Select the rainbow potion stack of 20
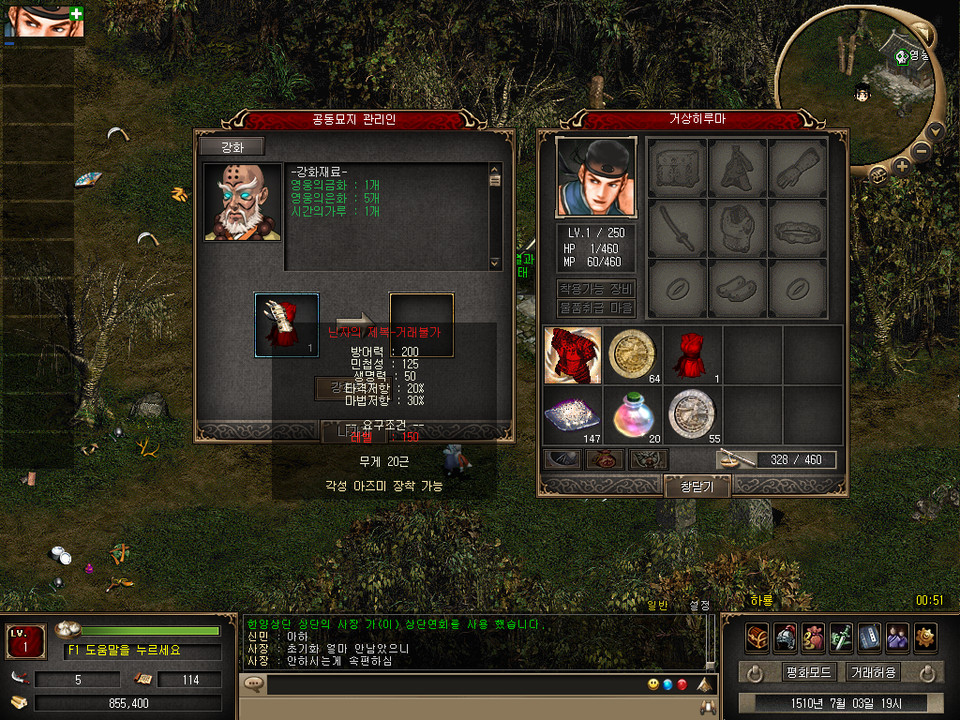 (633, 413)
